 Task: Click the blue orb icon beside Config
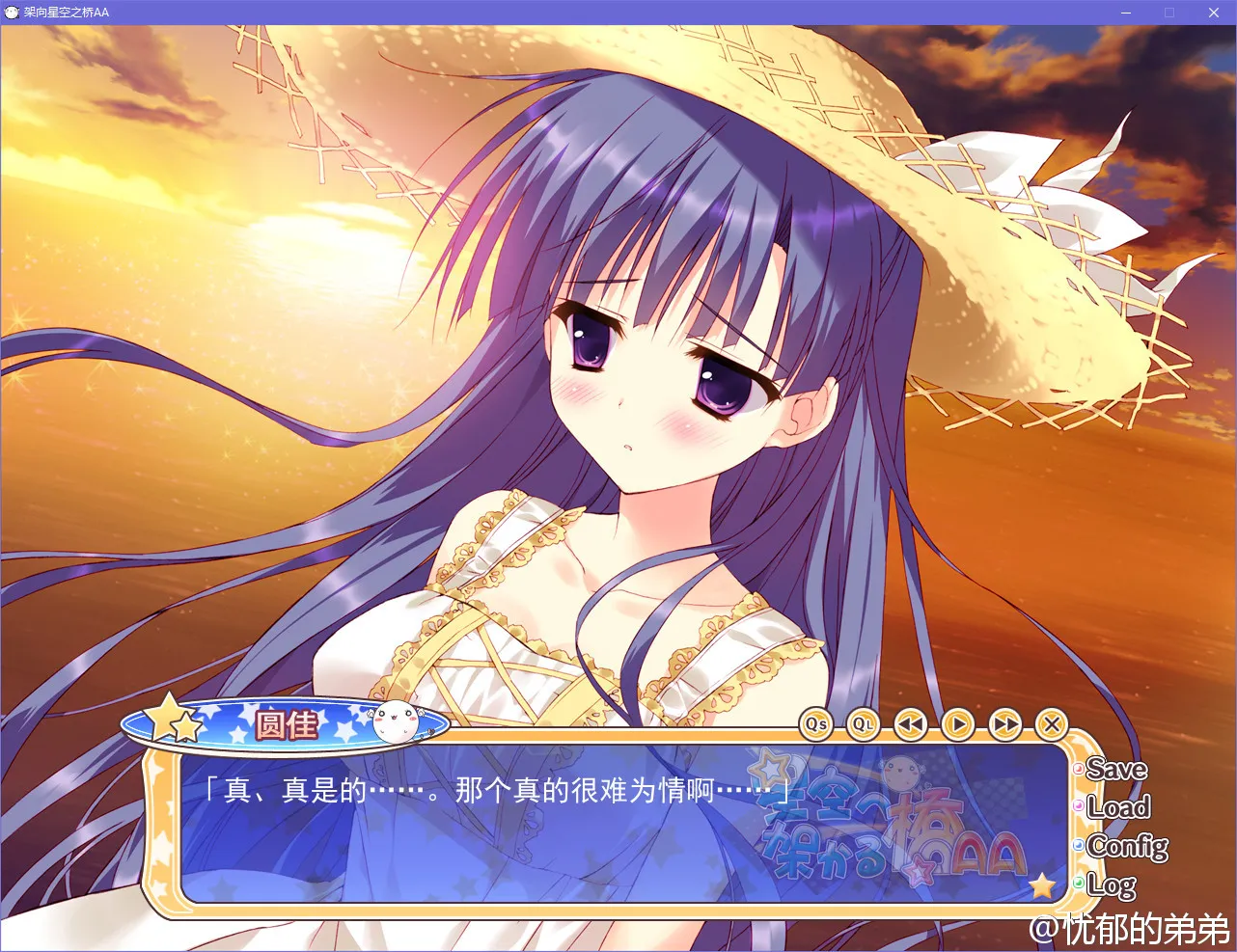tap(1078, 846)
